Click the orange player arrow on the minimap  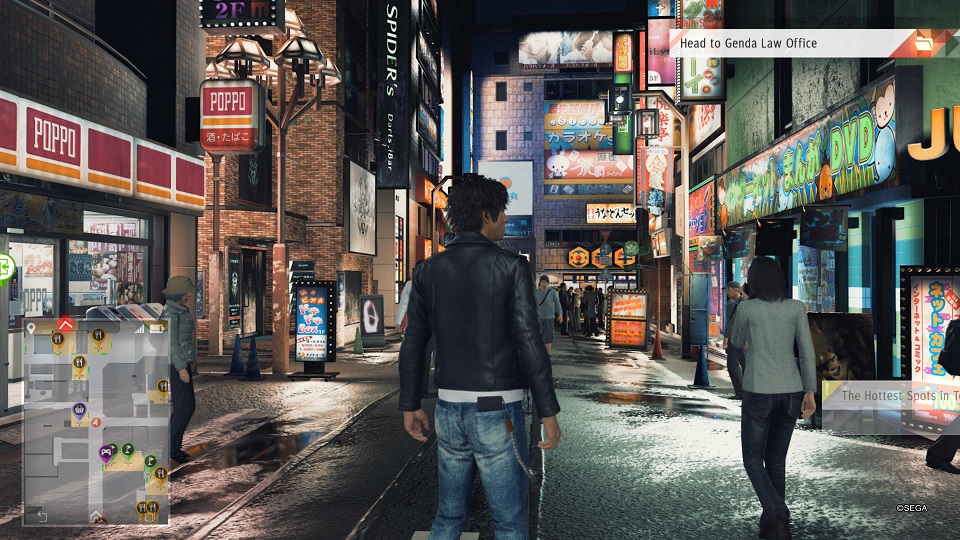point(97,423)
